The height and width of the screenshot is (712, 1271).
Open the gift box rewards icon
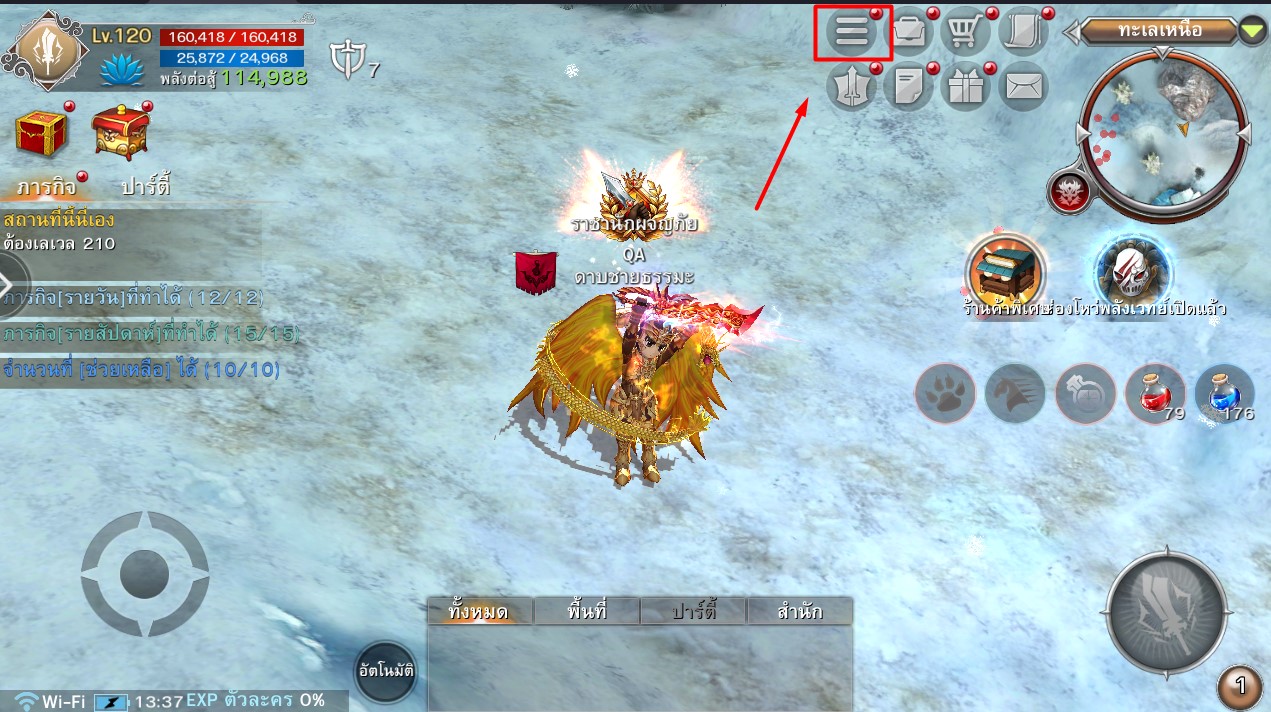point(965,87)
